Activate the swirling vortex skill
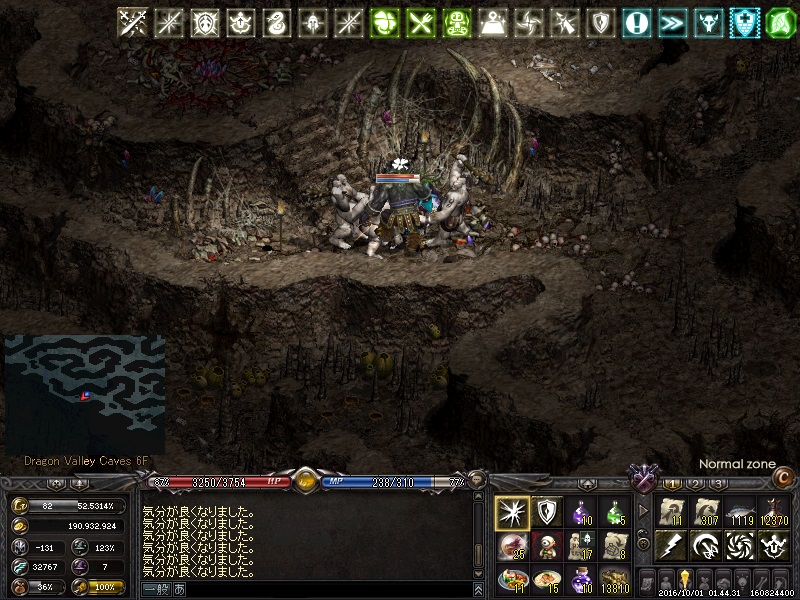800x600 pixels. tap(740, 546)
